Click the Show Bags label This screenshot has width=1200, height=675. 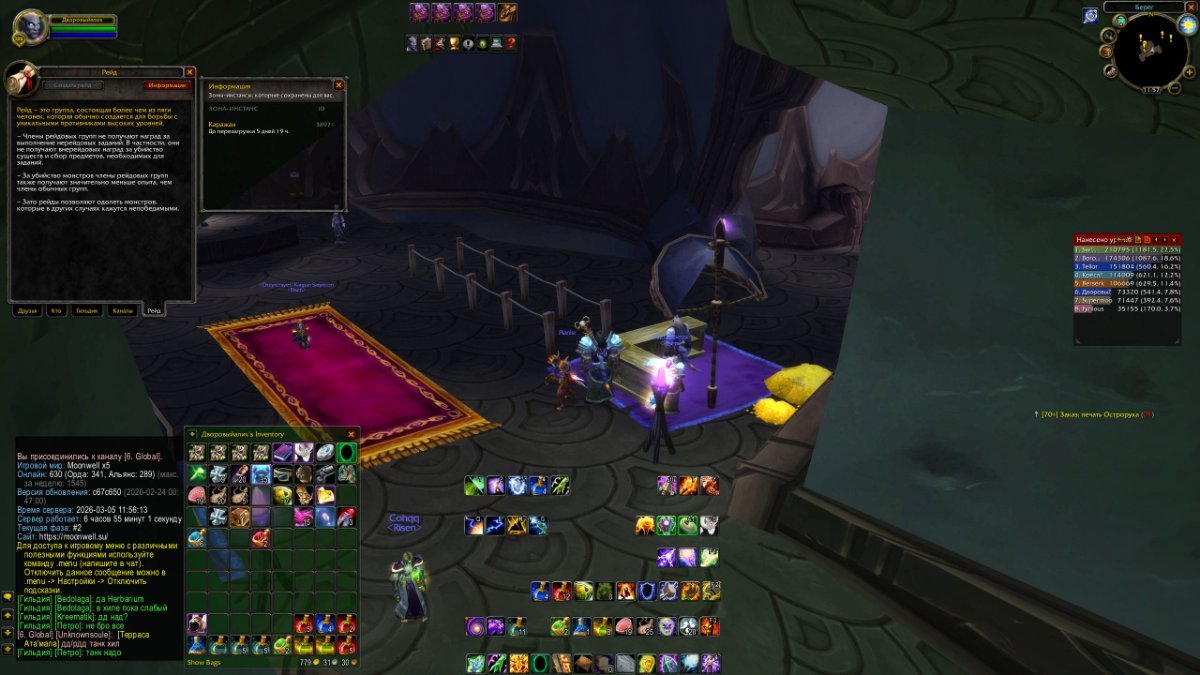point(203,662)
